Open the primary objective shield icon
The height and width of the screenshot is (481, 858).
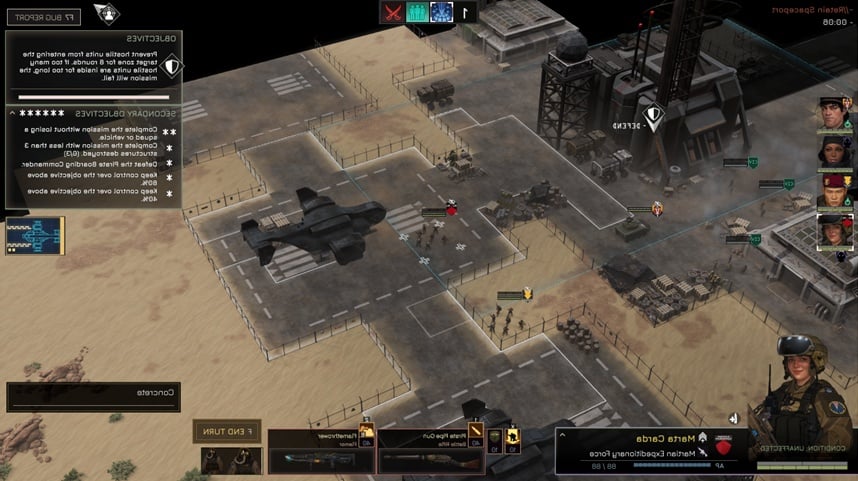point(173,68)
